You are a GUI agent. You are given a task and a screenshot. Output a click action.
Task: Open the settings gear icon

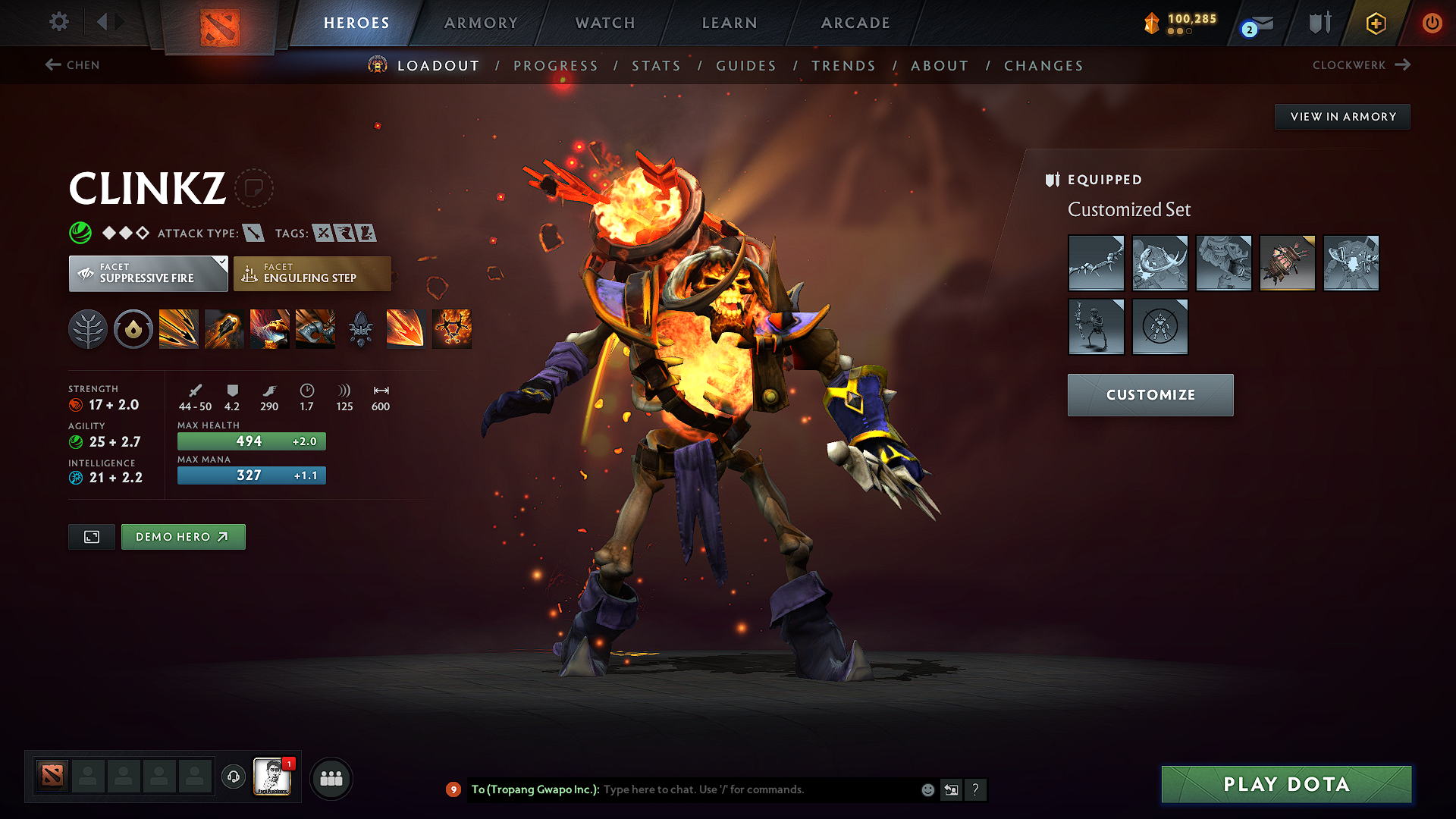point(58,22)
